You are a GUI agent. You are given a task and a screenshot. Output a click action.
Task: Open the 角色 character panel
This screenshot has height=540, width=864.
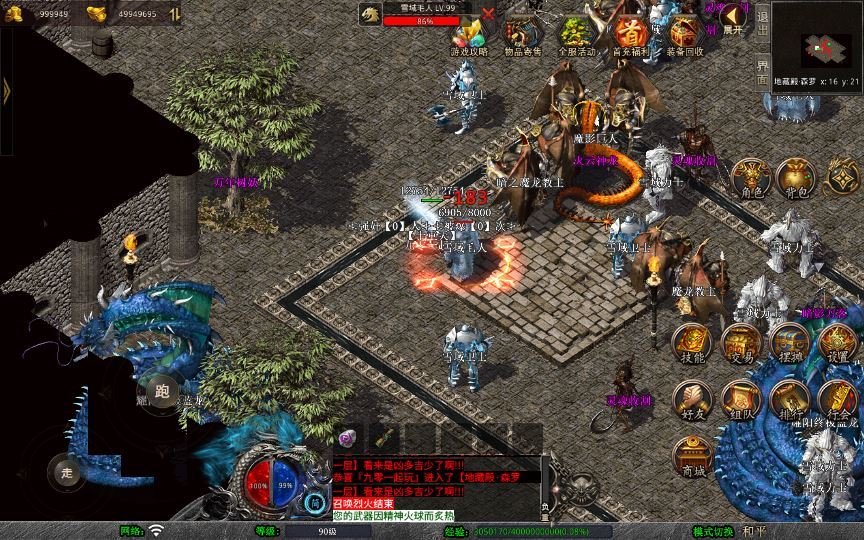coord(752,177)
